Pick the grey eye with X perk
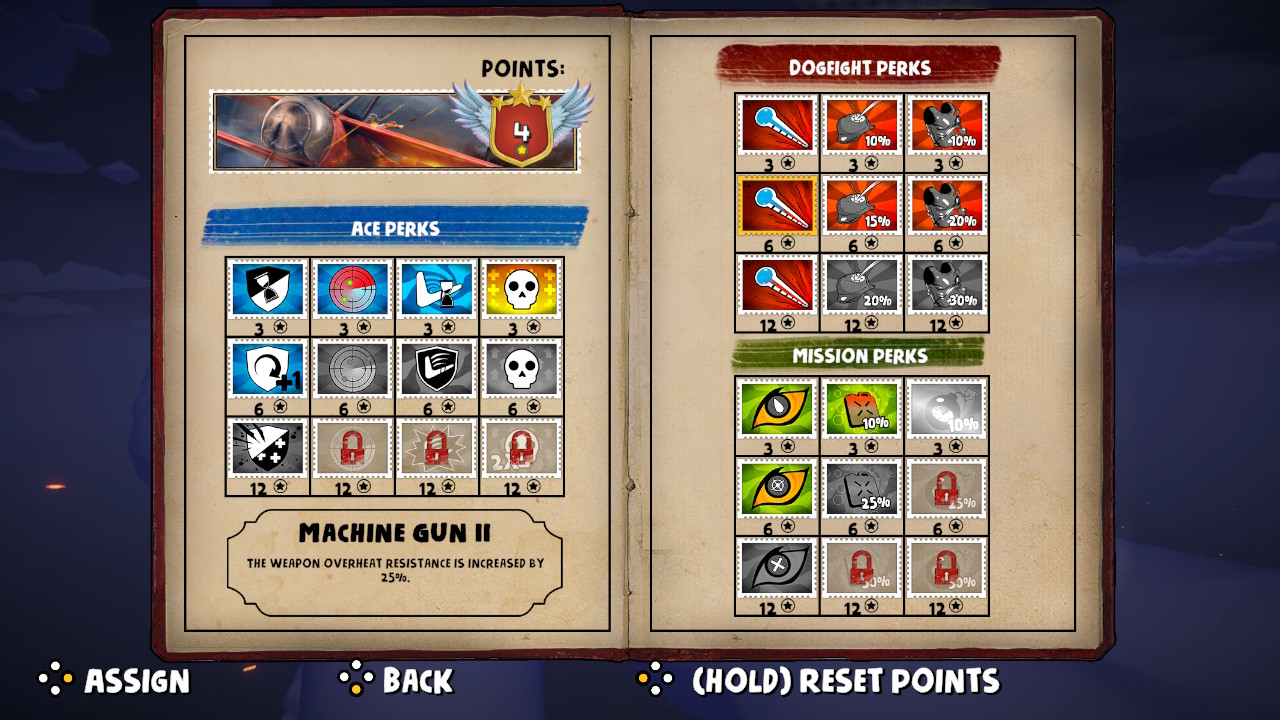 tap(778, 568)
